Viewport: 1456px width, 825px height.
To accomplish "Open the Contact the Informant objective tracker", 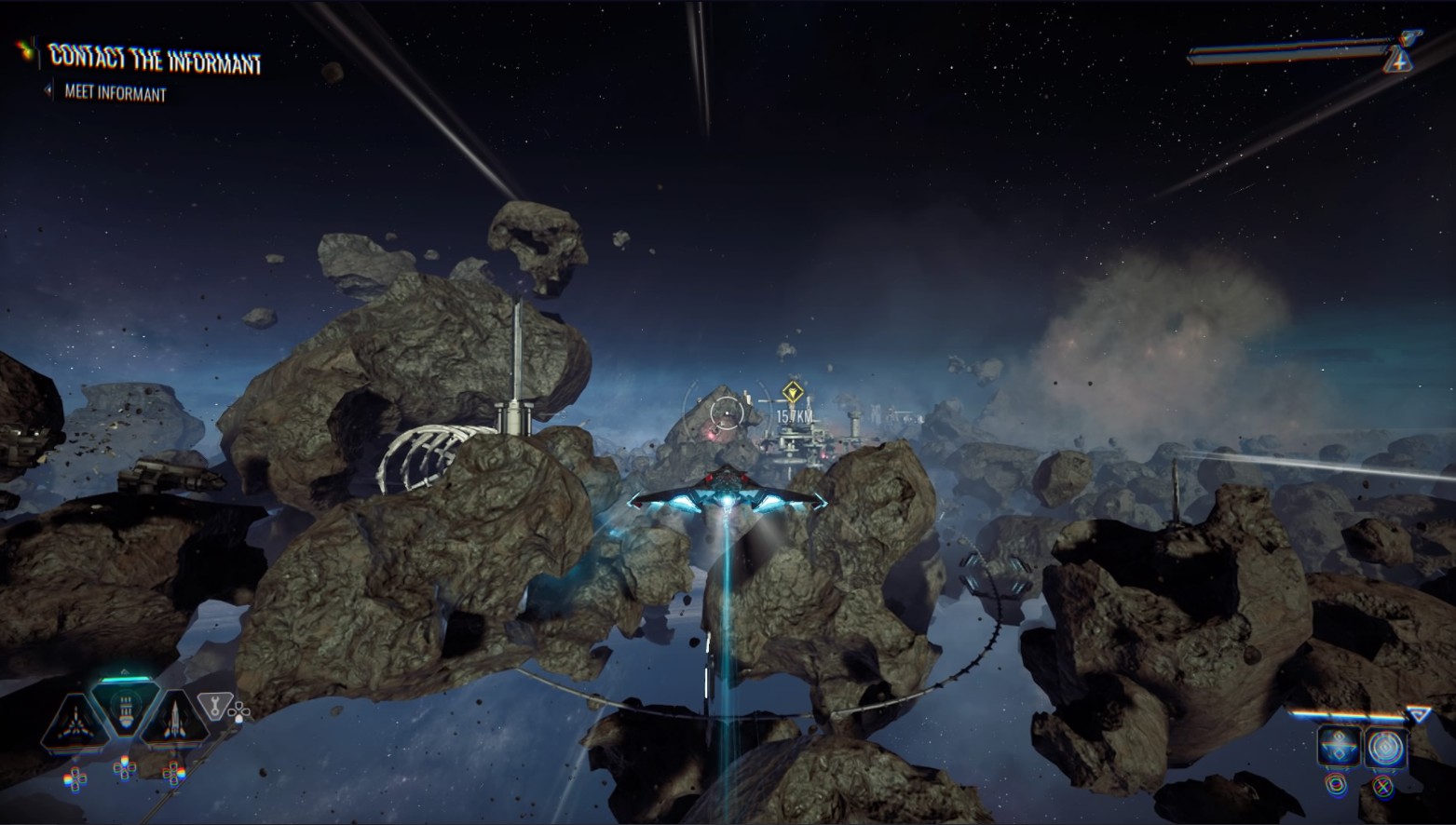I will pyautogui.click(x=155, y=60).
